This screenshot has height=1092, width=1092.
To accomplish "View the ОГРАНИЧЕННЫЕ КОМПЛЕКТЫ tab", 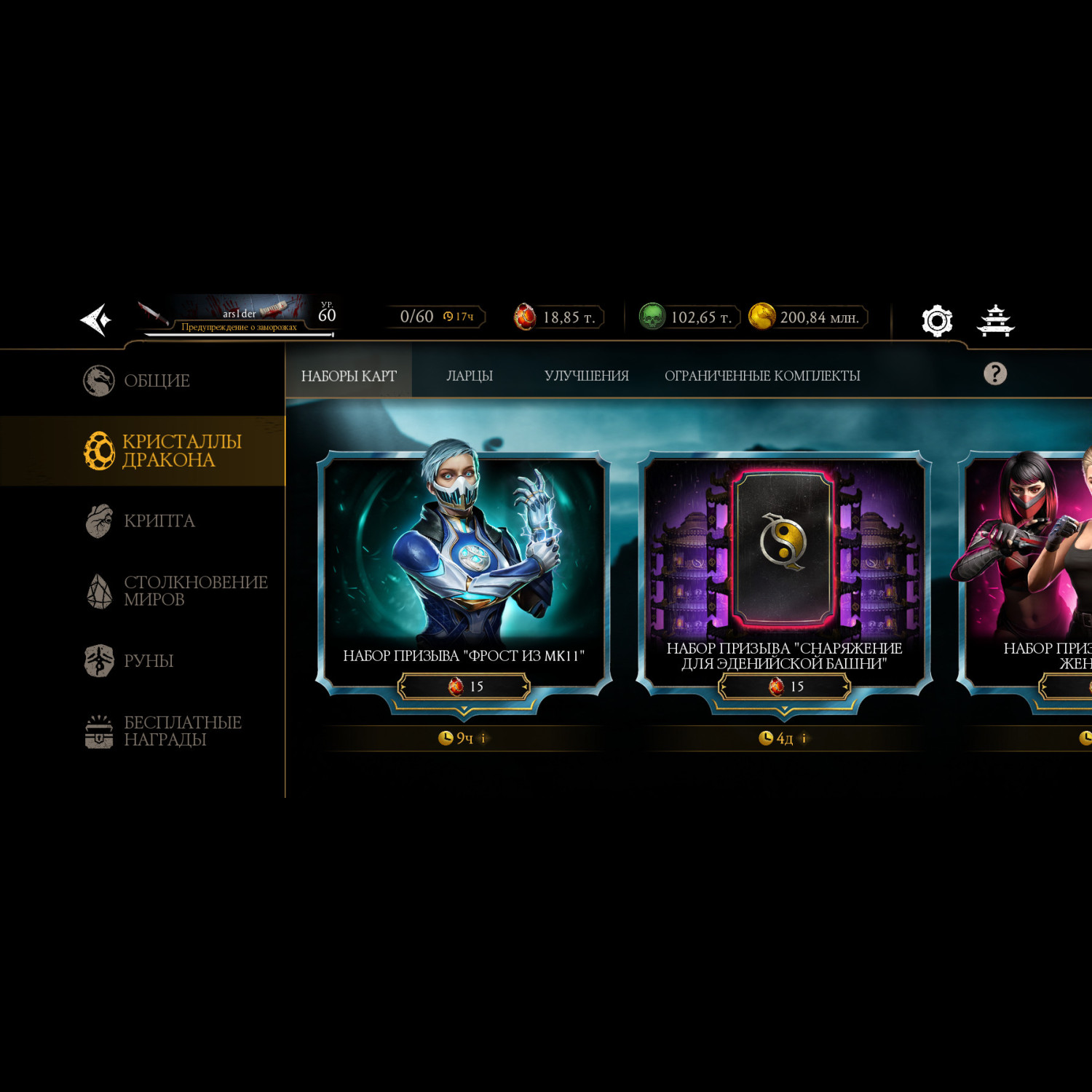I will tap(762, 376).
